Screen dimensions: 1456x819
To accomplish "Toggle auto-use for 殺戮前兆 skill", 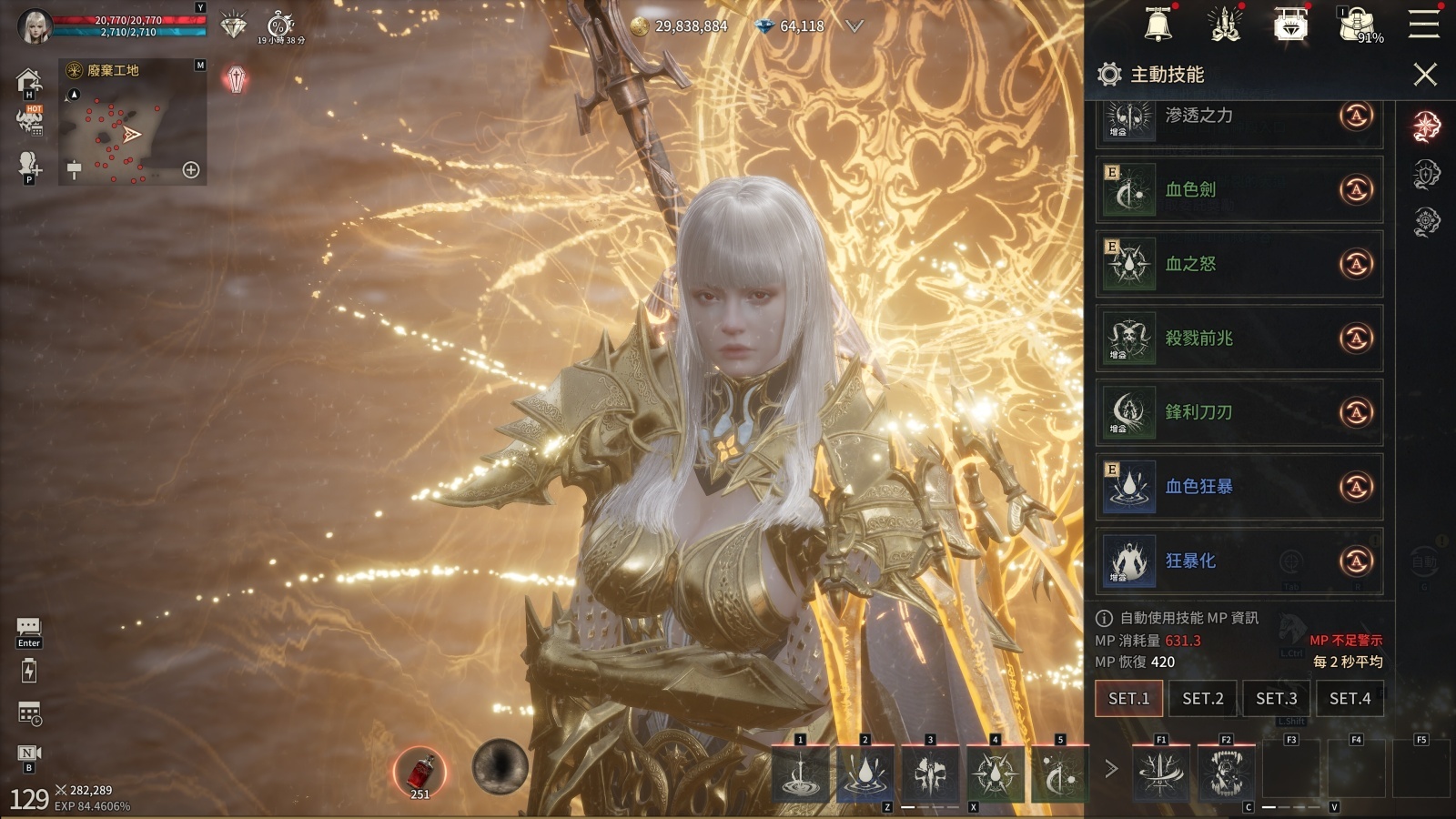I will click(x=1356, y=339).
